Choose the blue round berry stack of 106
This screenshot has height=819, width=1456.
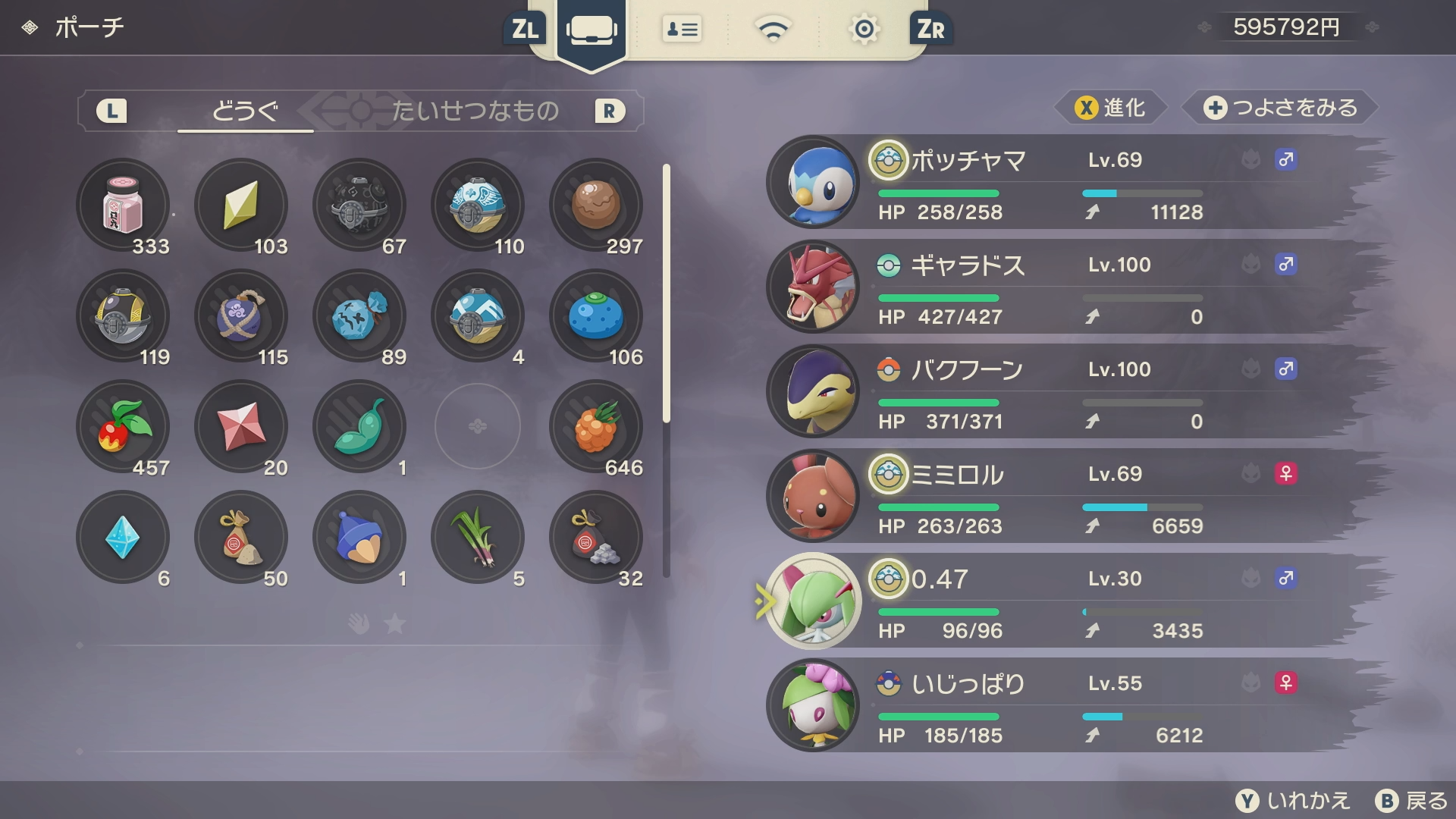(596, 315)
